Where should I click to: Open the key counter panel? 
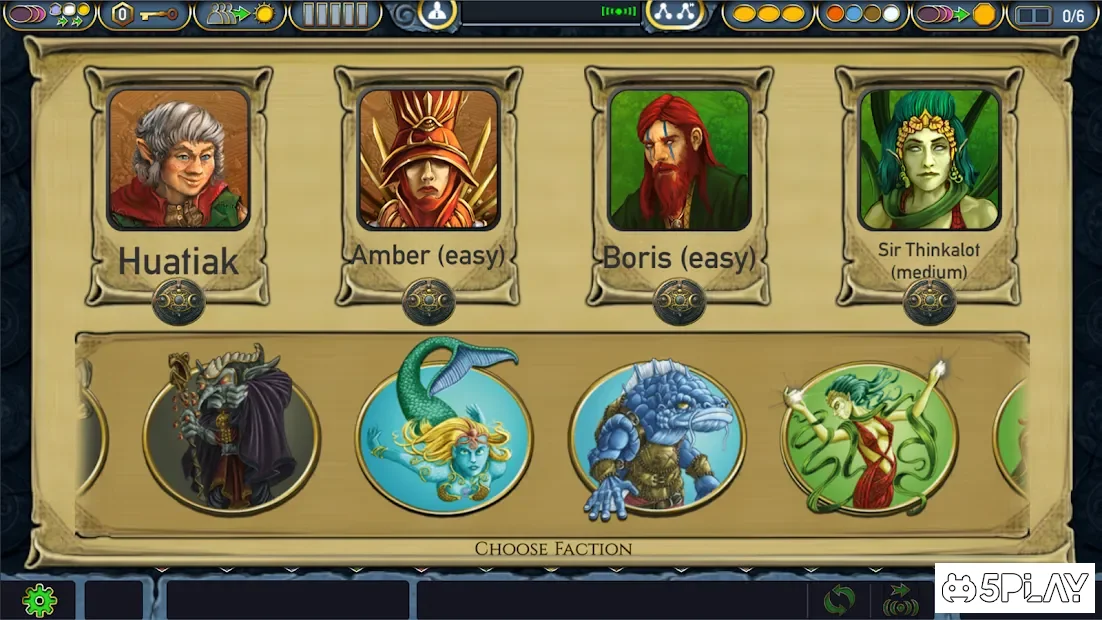click(x=145, y=15)
